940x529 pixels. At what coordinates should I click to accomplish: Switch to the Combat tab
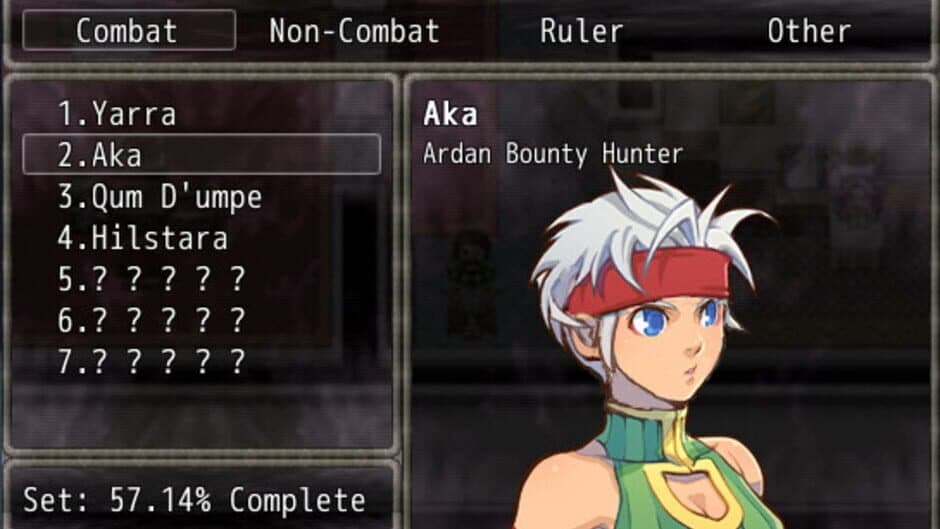[129, 31]
